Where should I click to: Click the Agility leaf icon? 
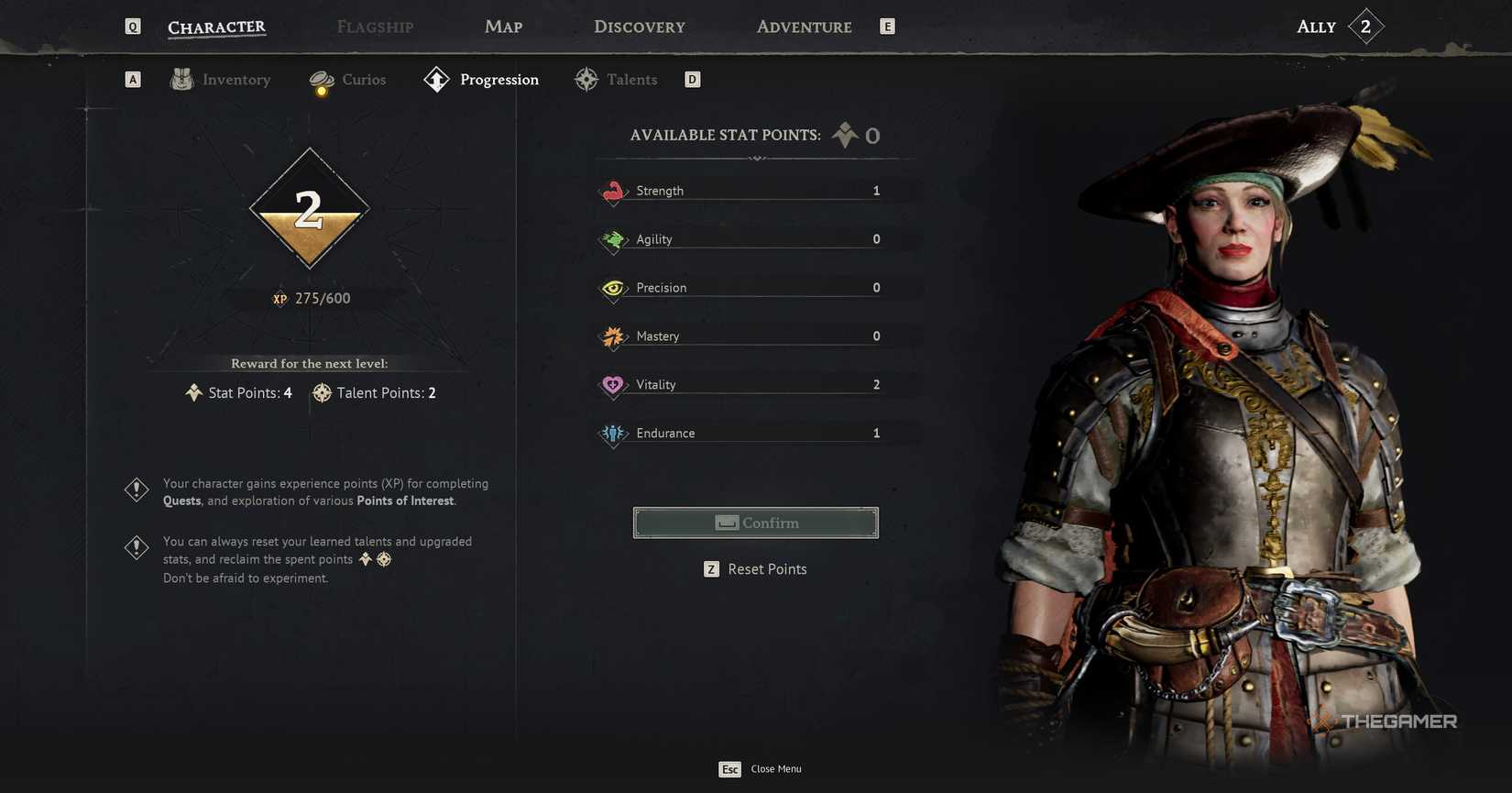click(613, 239)
